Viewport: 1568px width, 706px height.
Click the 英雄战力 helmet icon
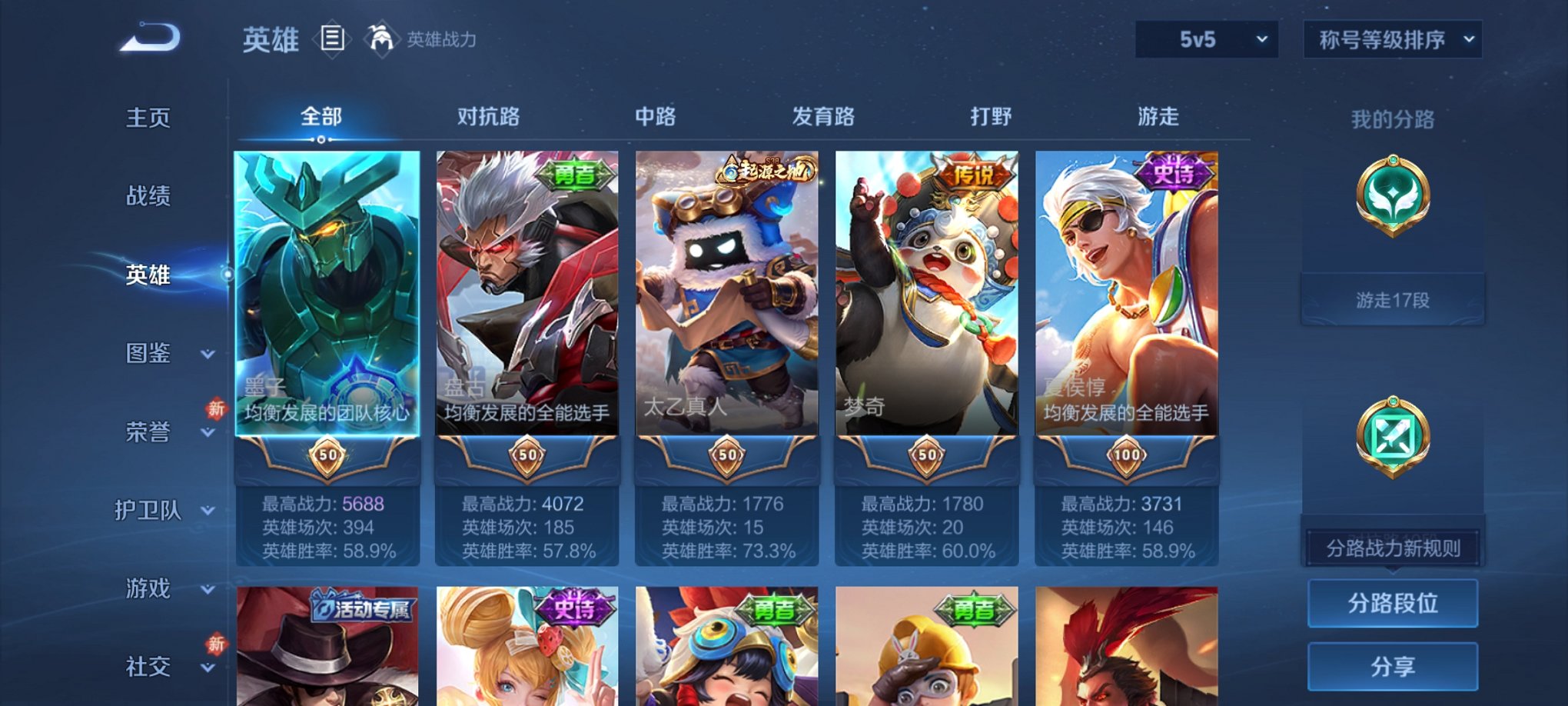(x=382, y=37)
